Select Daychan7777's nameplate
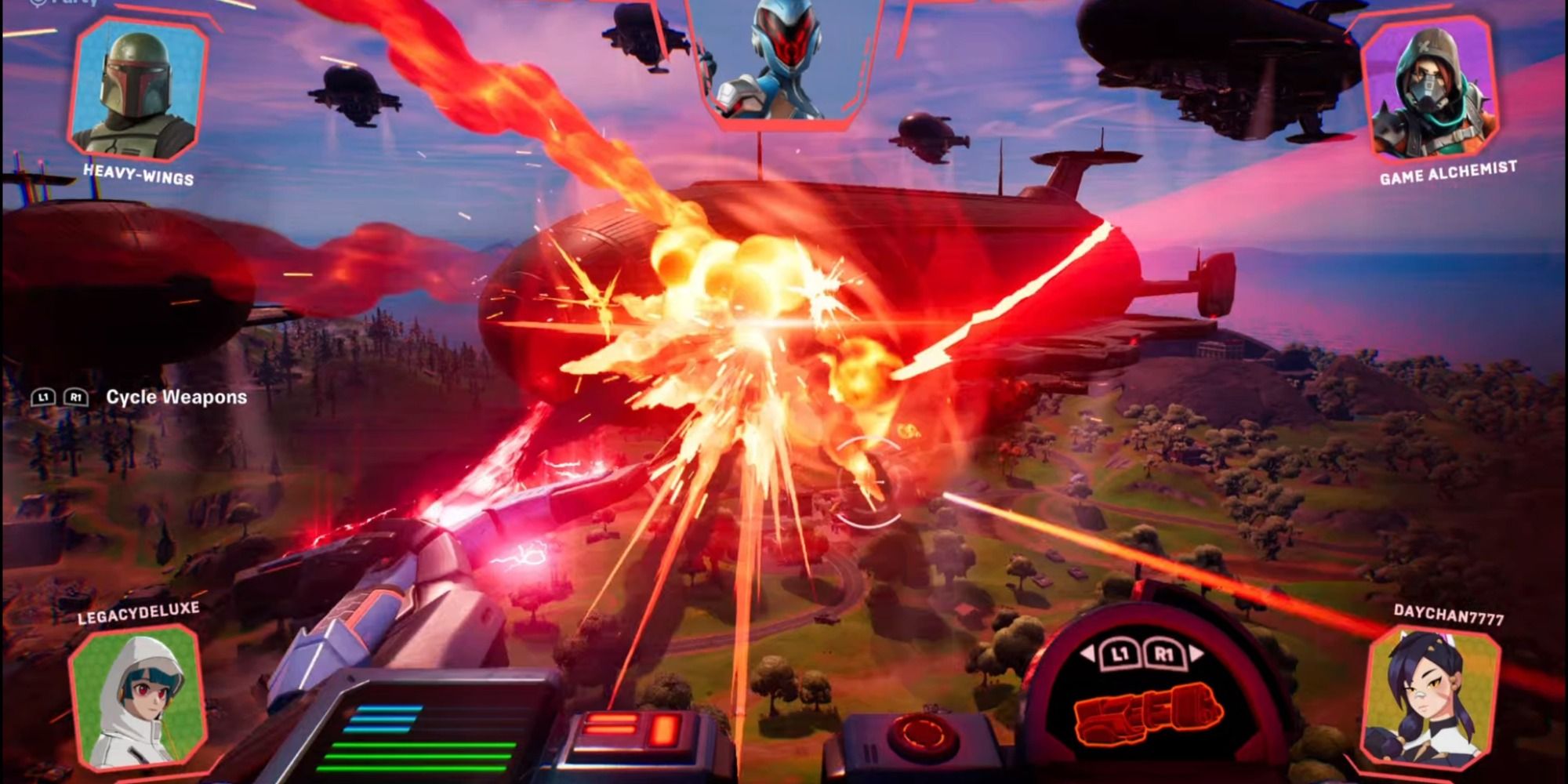Image resolution: width=1568 pixels, height=784 pixels. pyautogui.click(x=1450, y=614)
